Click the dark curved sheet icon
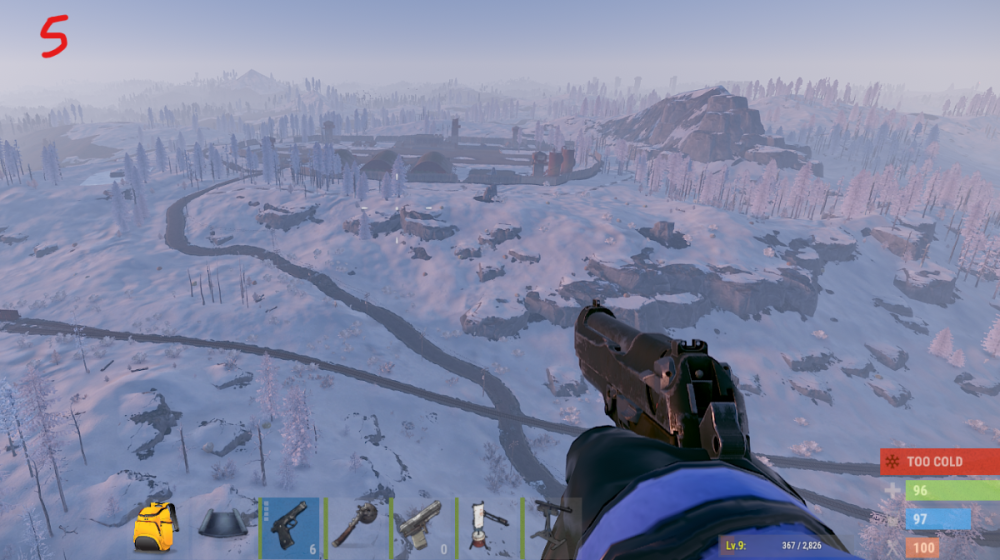1000x560 pixels. (x=223, y=526)
